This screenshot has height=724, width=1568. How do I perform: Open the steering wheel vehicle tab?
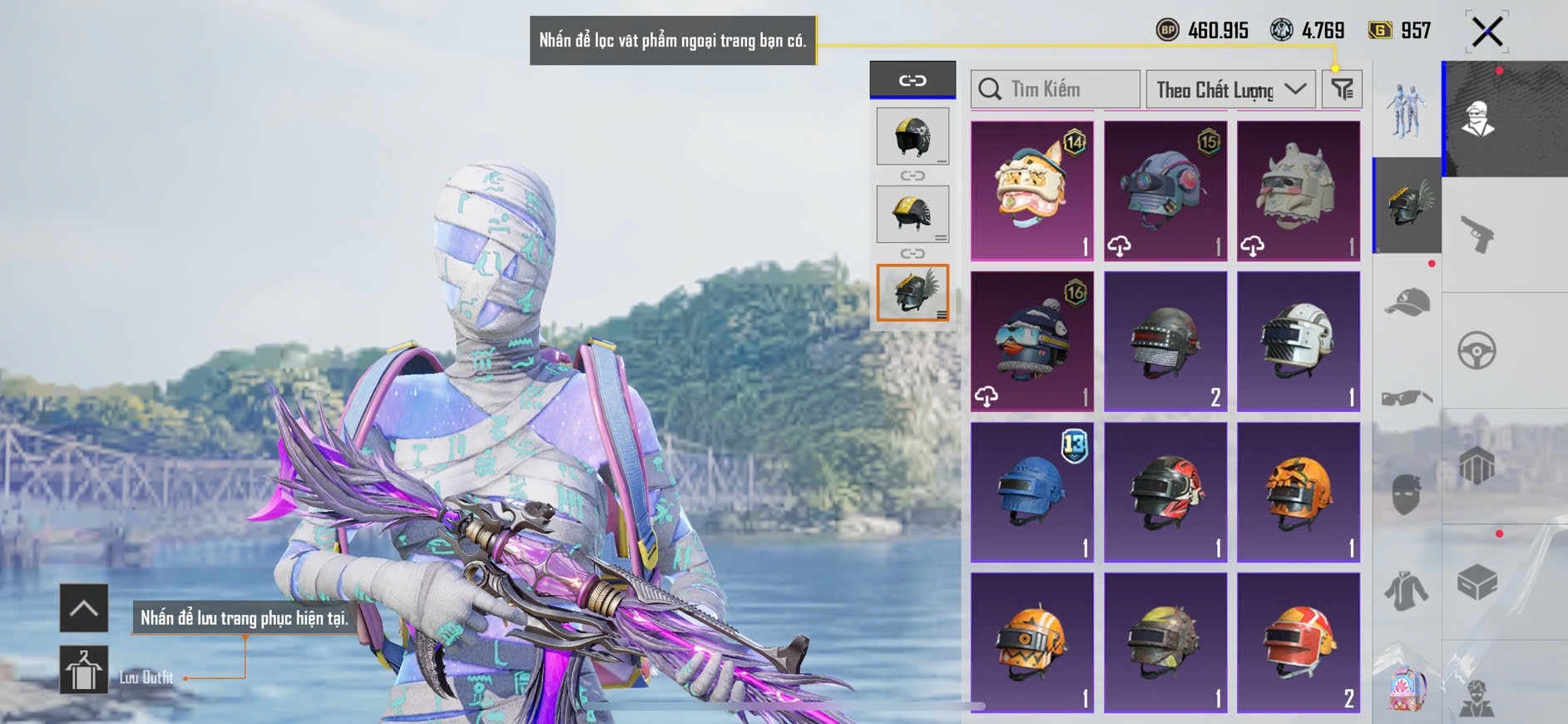[x=1477, y=350]
